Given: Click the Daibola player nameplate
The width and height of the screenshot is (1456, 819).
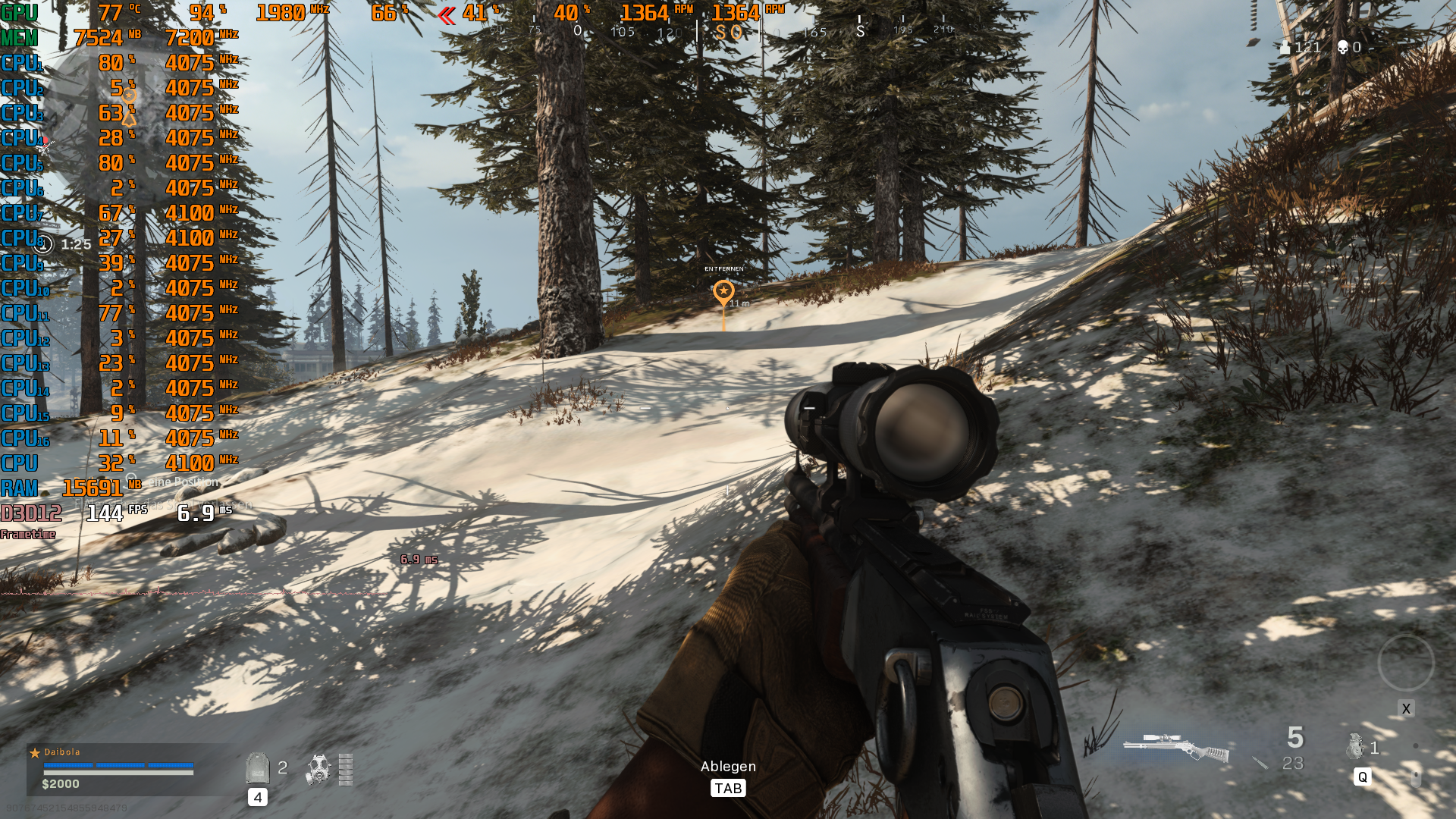Looking at the screenshot, I should coord(64,752).
